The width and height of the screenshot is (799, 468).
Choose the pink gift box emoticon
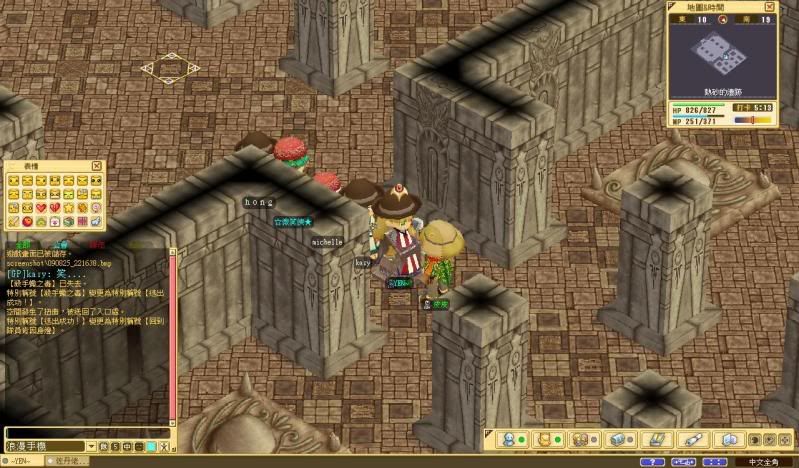[x=55, y=221]
